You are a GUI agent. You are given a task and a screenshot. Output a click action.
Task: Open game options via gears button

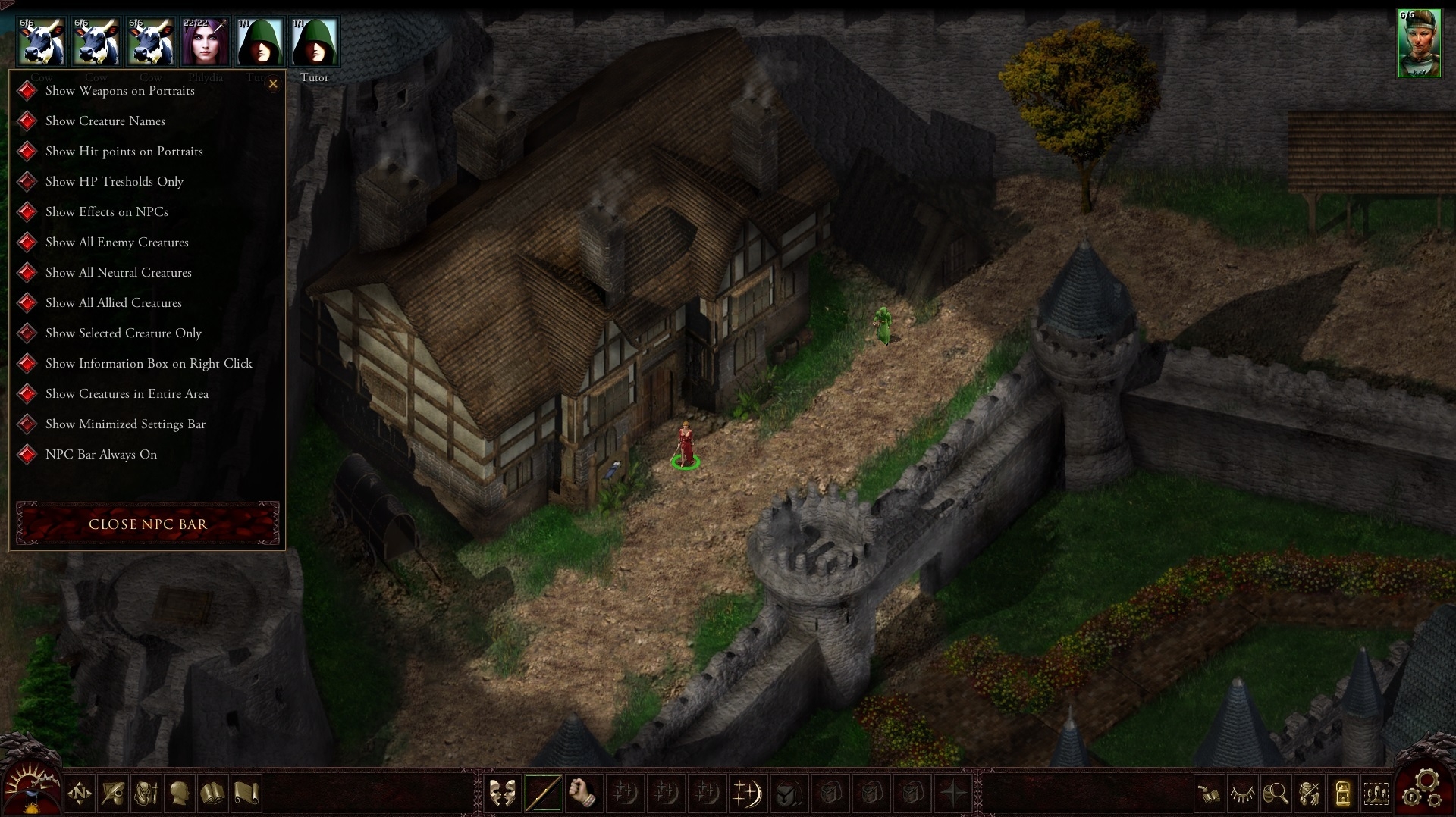[x=1424, y=788]
